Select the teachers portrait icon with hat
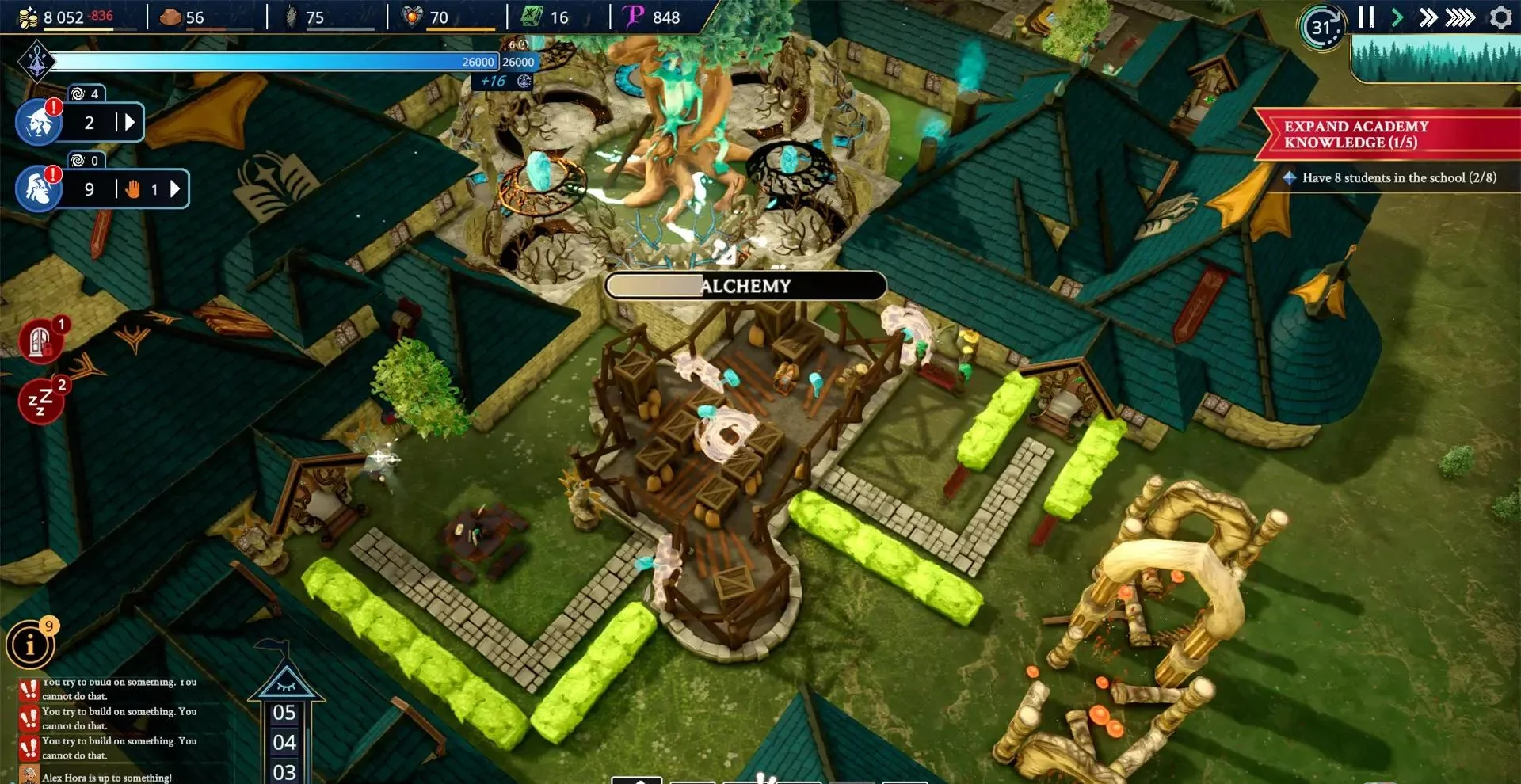Screen dimensions: 1521x784 tap(39, 123)
